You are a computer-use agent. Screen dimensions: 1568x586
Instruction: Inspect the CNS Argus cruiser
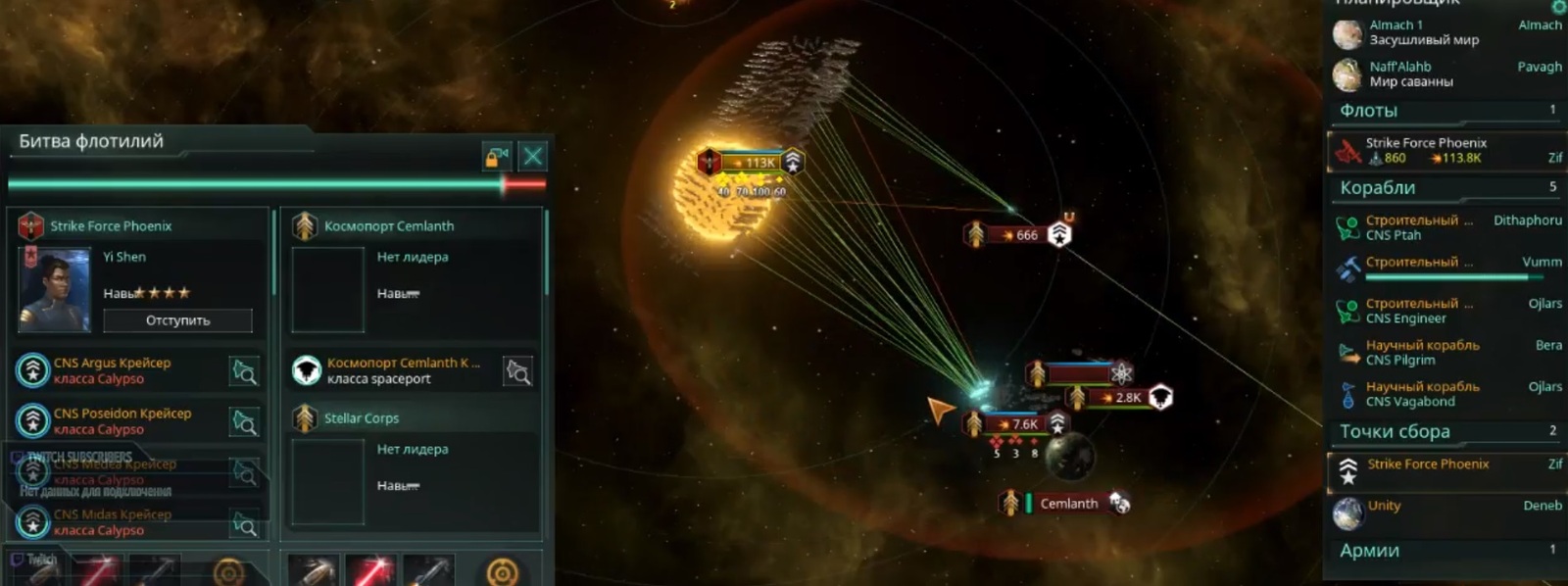[x=244, y=370]
